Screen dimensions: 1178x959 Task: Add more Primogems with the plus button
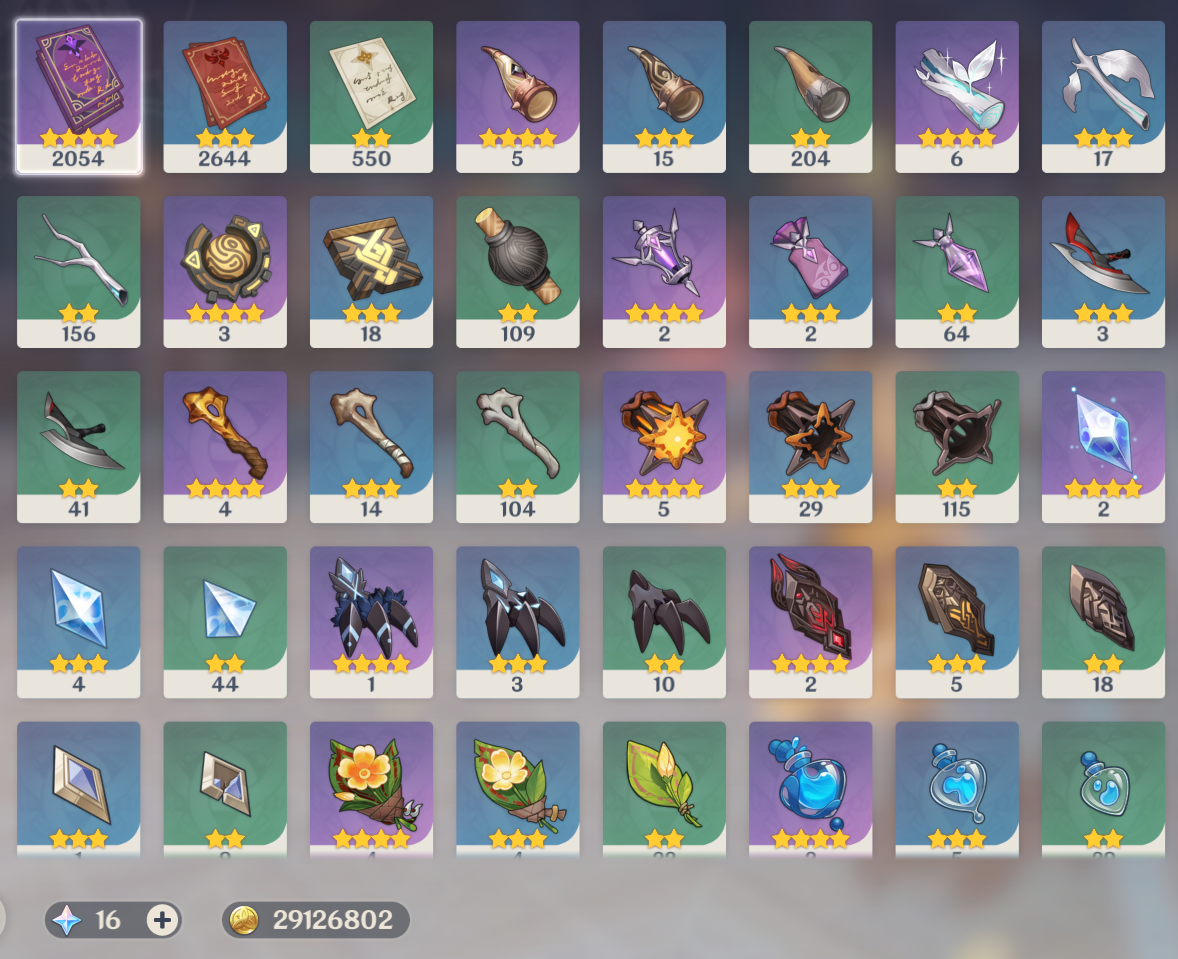click(162, 920)
